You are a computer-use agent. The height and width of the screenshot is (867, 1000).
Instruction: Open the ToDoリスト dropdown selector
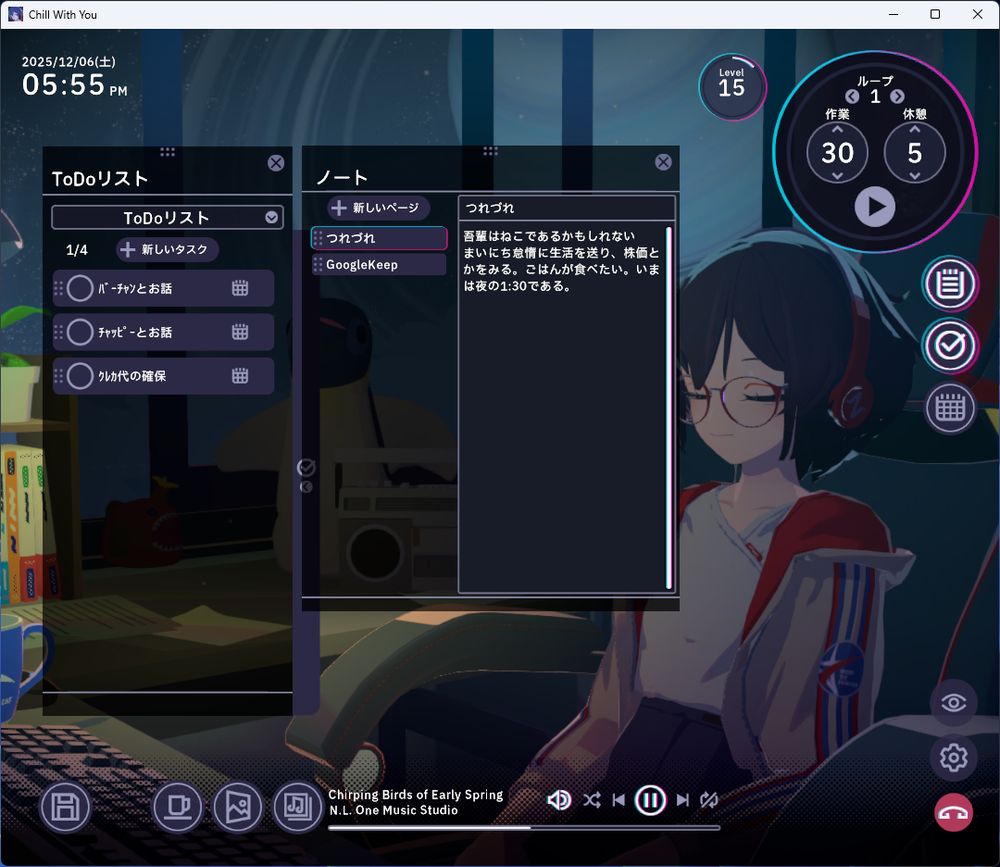(272, 217)
